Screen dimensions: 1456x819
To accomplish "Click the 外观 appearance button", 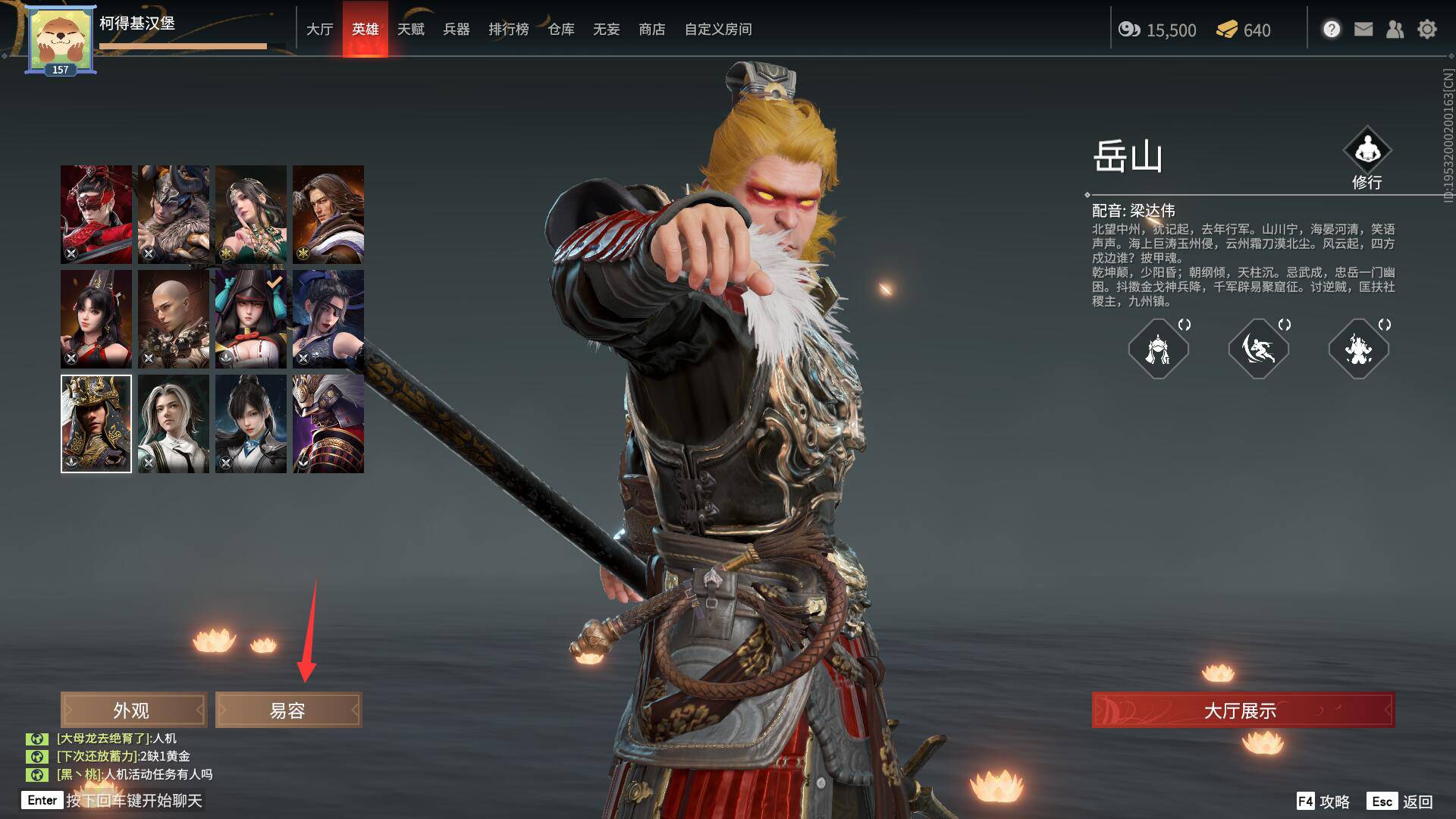I will click(133, 710).
